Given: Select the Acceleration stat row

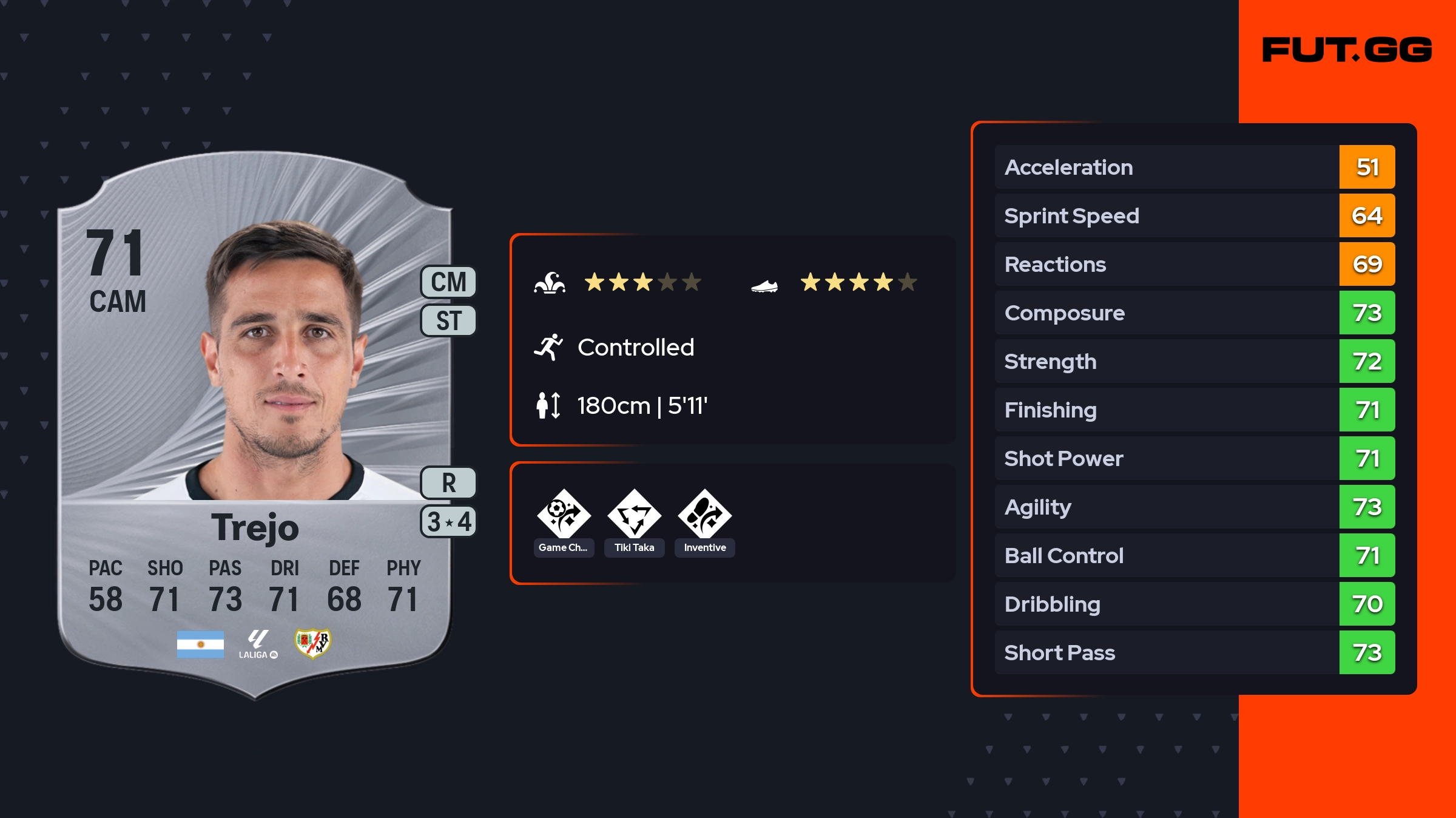Looking at the screenshot, I should [x=1194, y=167].
